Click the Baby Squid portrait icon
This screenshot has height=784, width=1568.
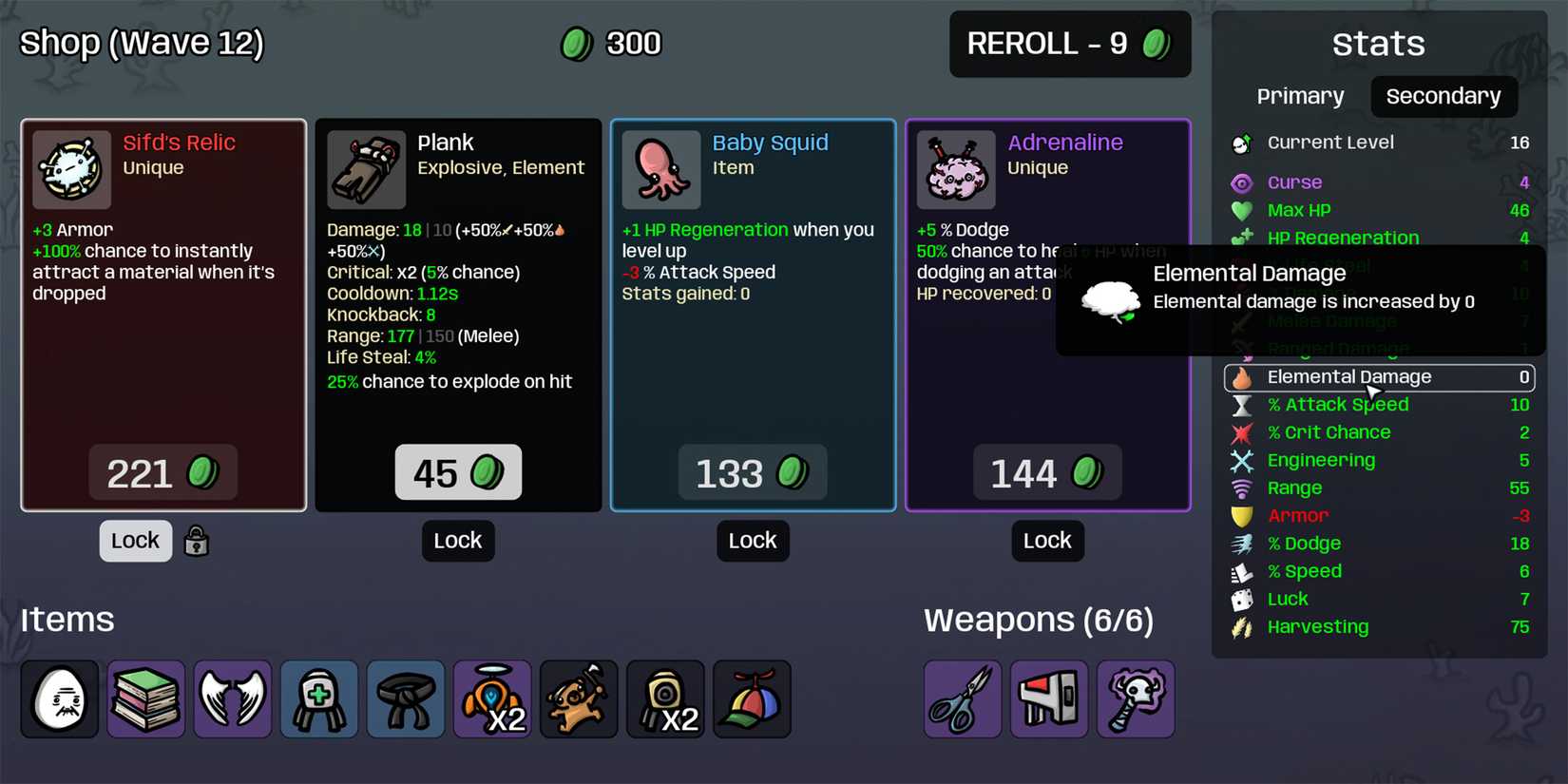(x=661, y=170)
